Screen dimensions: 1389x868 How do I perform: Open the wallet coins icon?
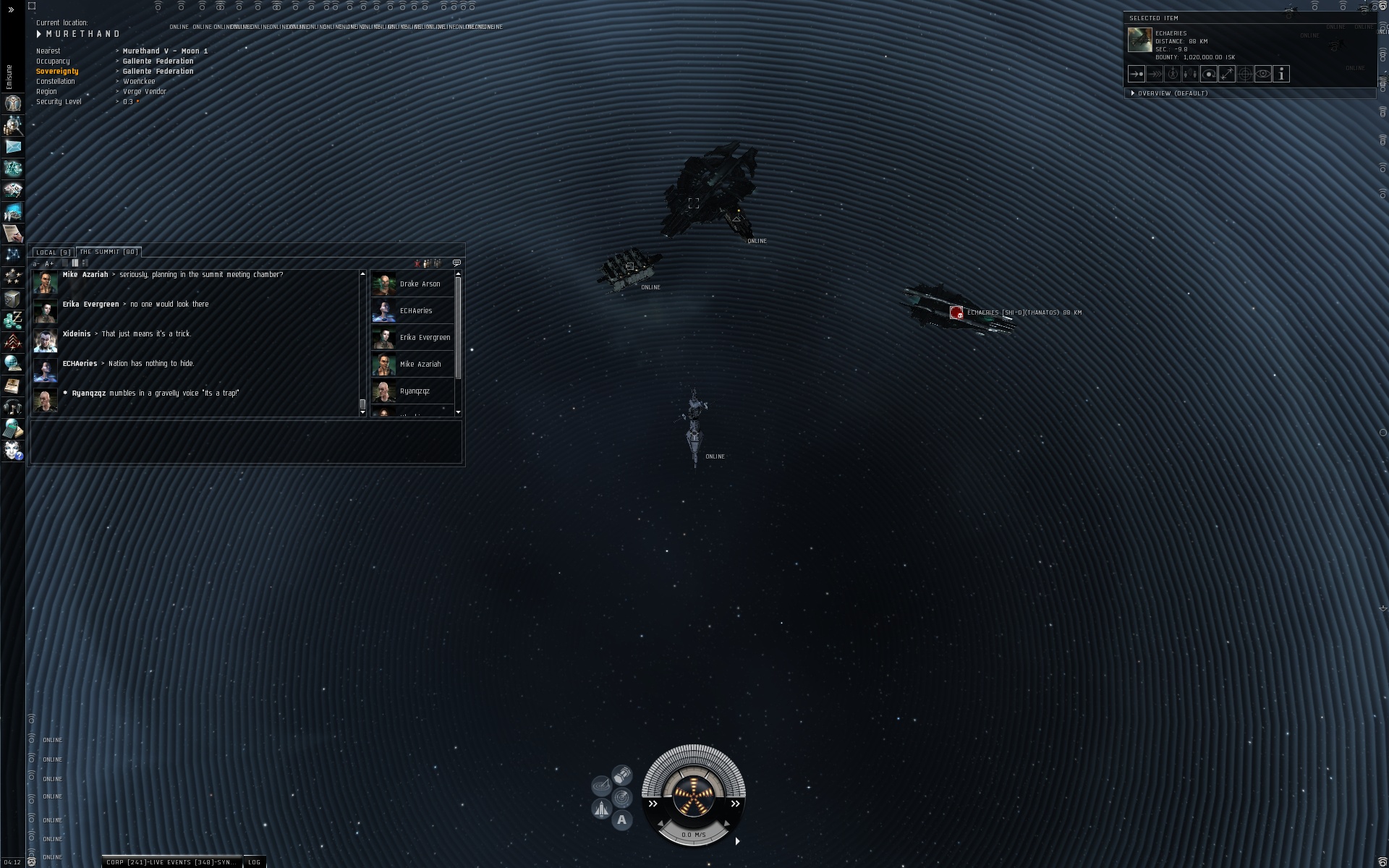click(x=12, y=320)
